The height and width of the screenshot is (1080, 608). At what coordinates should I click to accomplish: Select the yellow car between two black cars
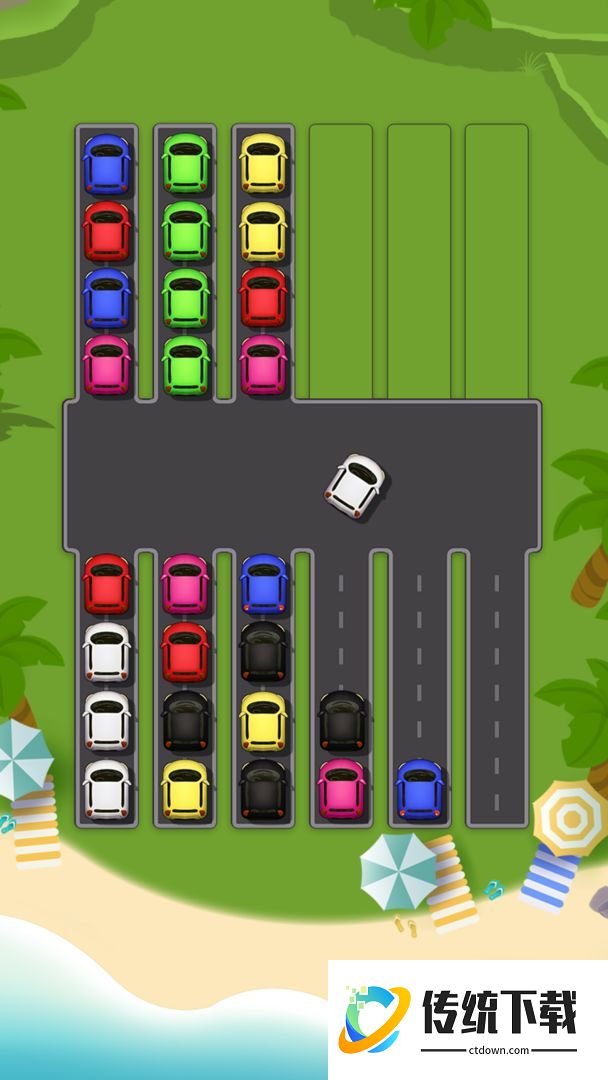(263, 720)
